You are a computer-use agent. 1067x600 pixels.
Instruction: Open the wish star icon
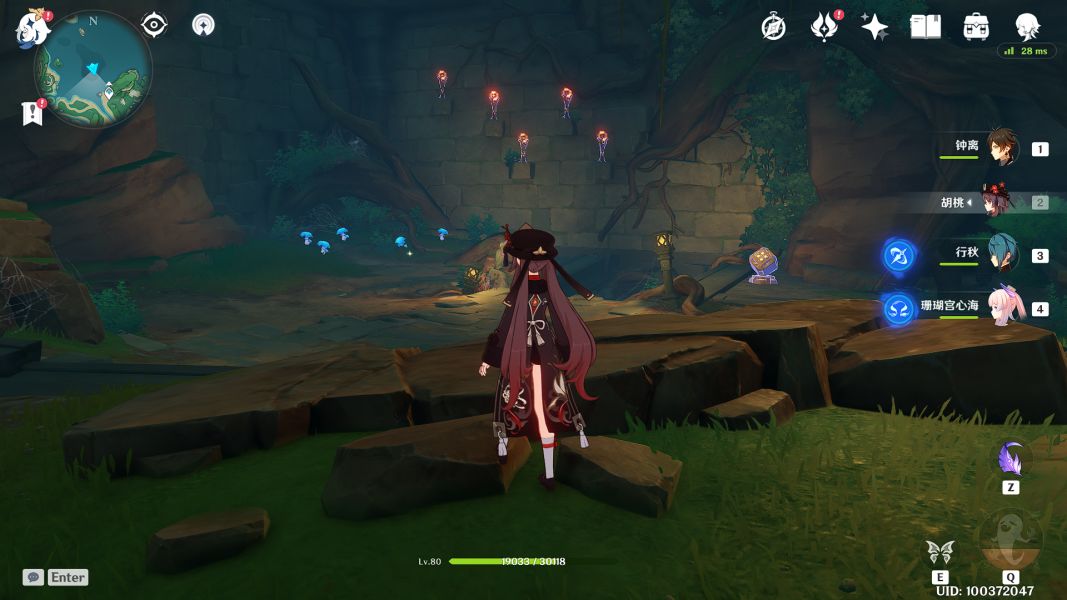click(x=874, y=27)
